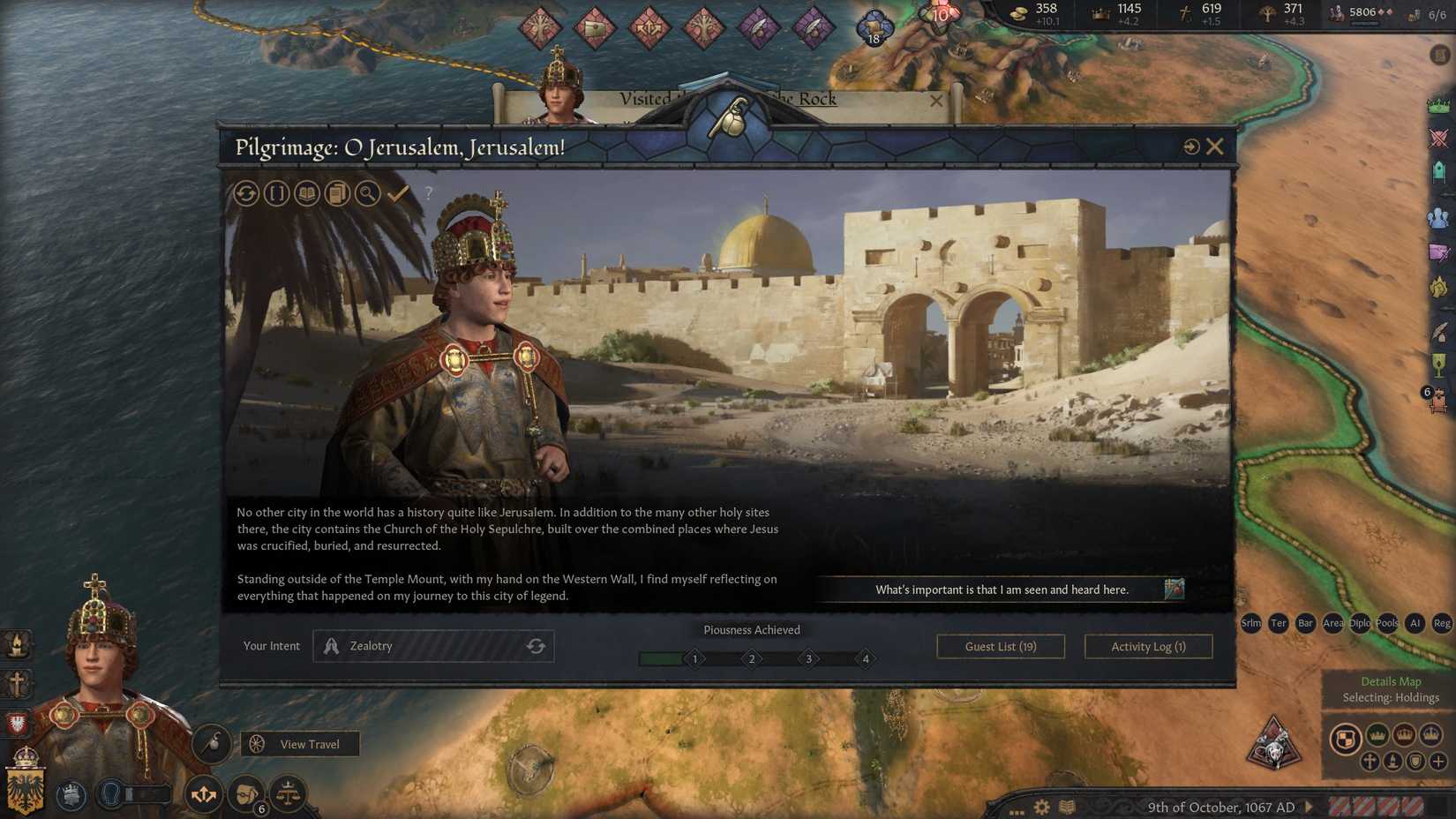The width and height of the screenshot is (1456, 819).
Task: Click the magnifying glass icon in the event window
Action: pos(368,193)
